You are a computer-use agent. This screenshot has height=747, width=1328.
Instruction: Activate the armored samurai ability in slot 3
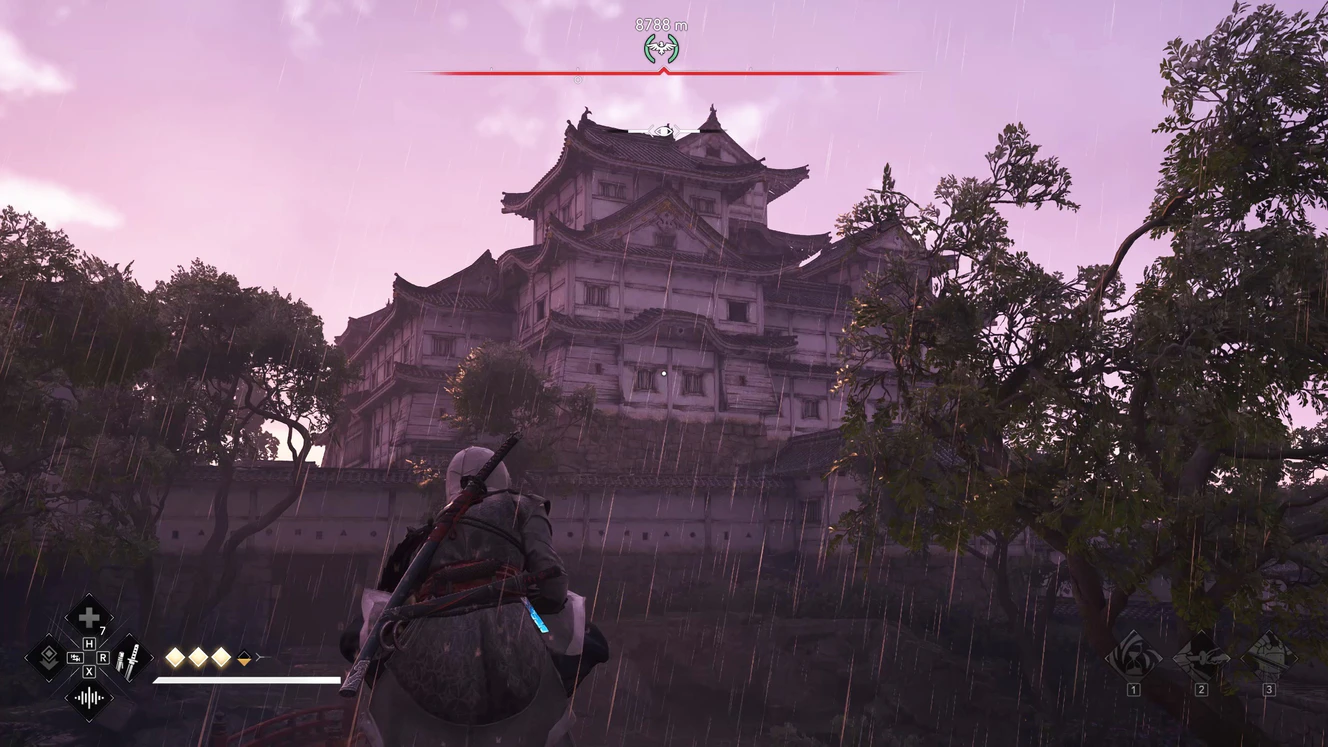pyautogui.click(x=1269, y=657)
